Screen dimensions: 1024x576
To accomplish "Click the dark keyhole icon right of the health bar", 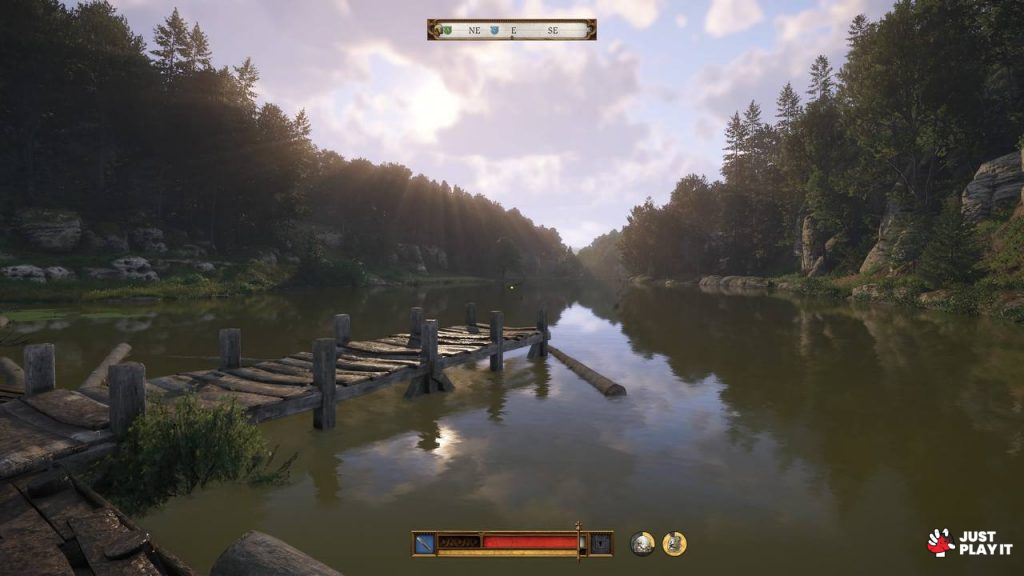I will point(600,543).
